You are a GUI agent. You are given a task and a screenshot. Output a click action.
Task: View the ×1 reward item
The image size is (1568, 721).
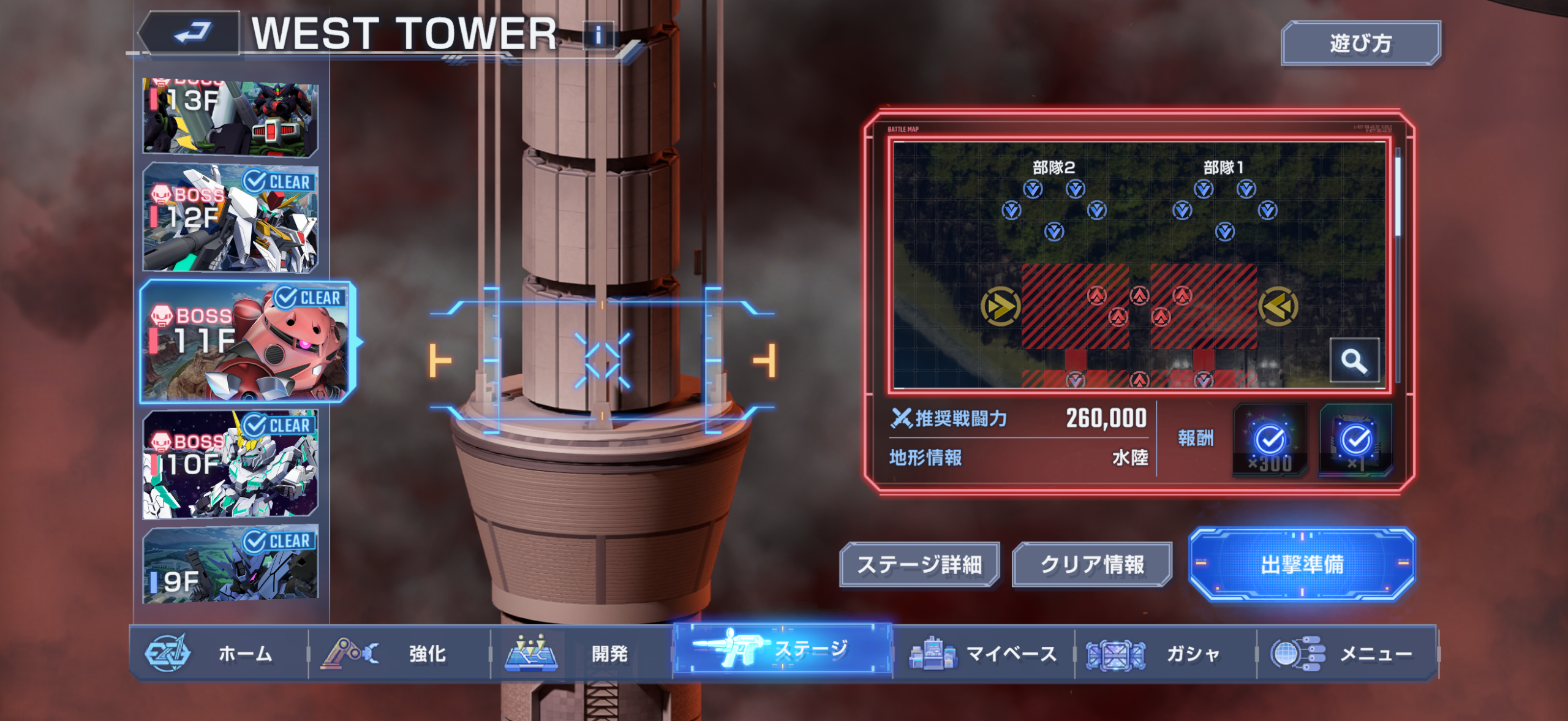point(1355,440)
